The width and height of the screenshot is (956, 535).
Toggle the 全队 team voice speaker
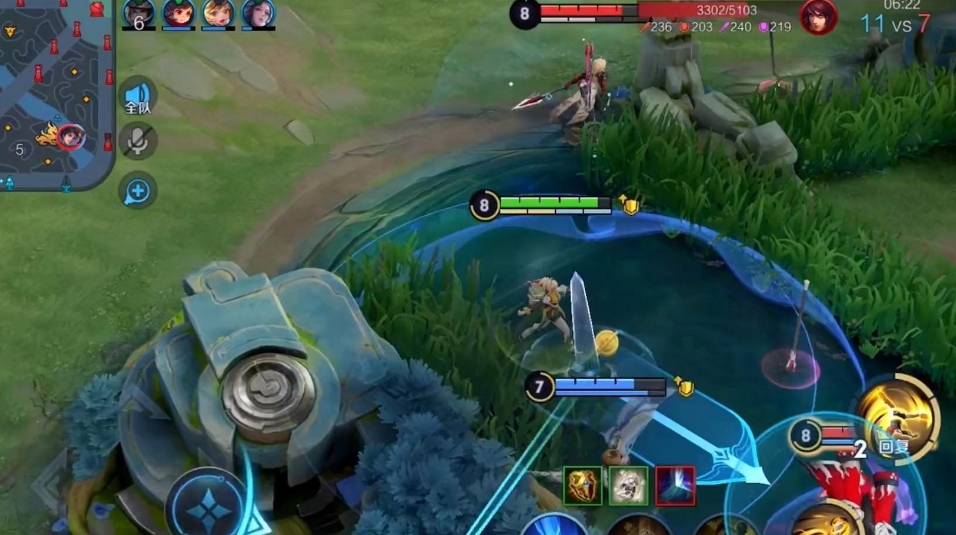138,96
